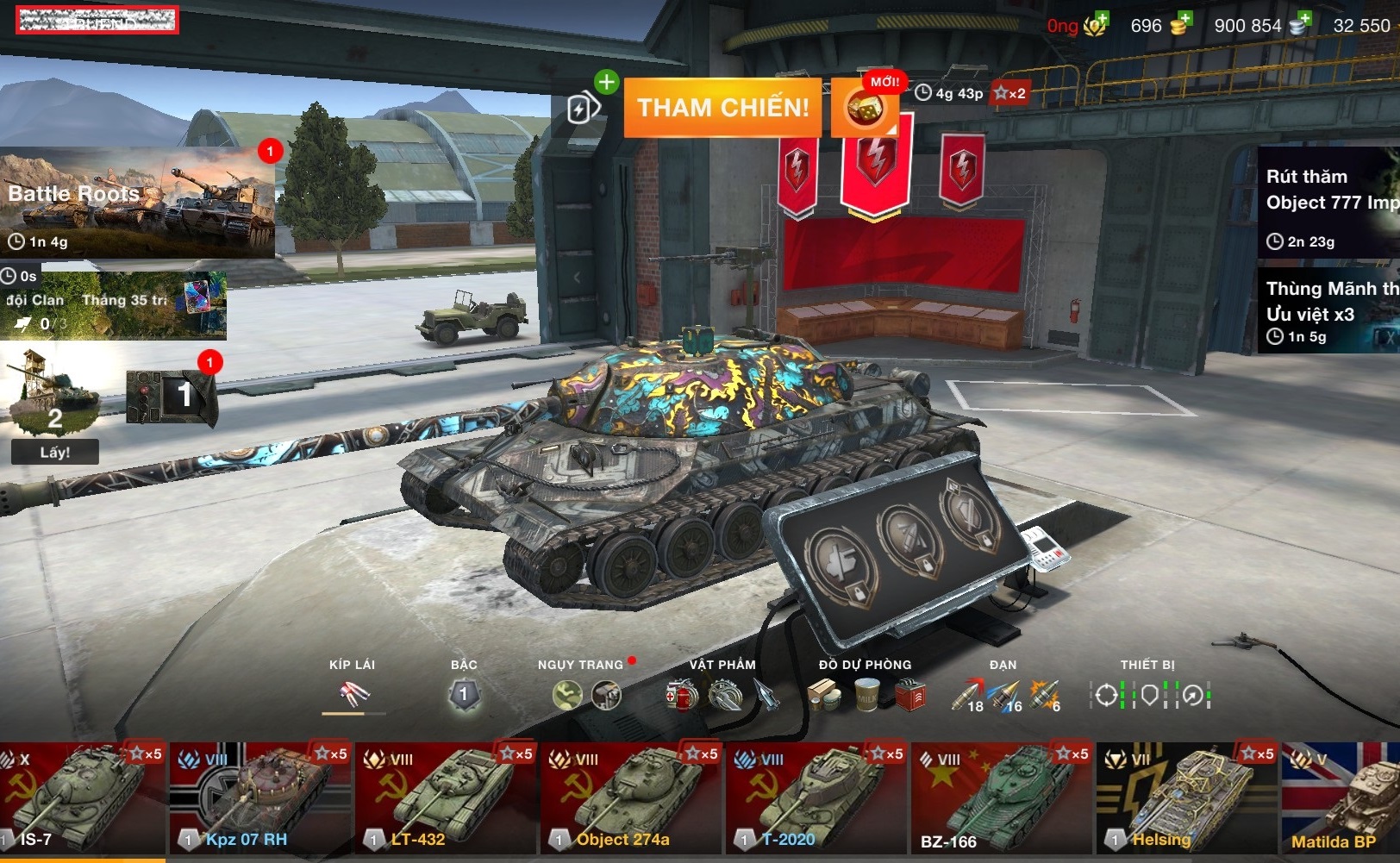This screenshot has width=1400, height=863.
Task: Open the Vật Phẩm consumables slots
Action: (722, 694)
